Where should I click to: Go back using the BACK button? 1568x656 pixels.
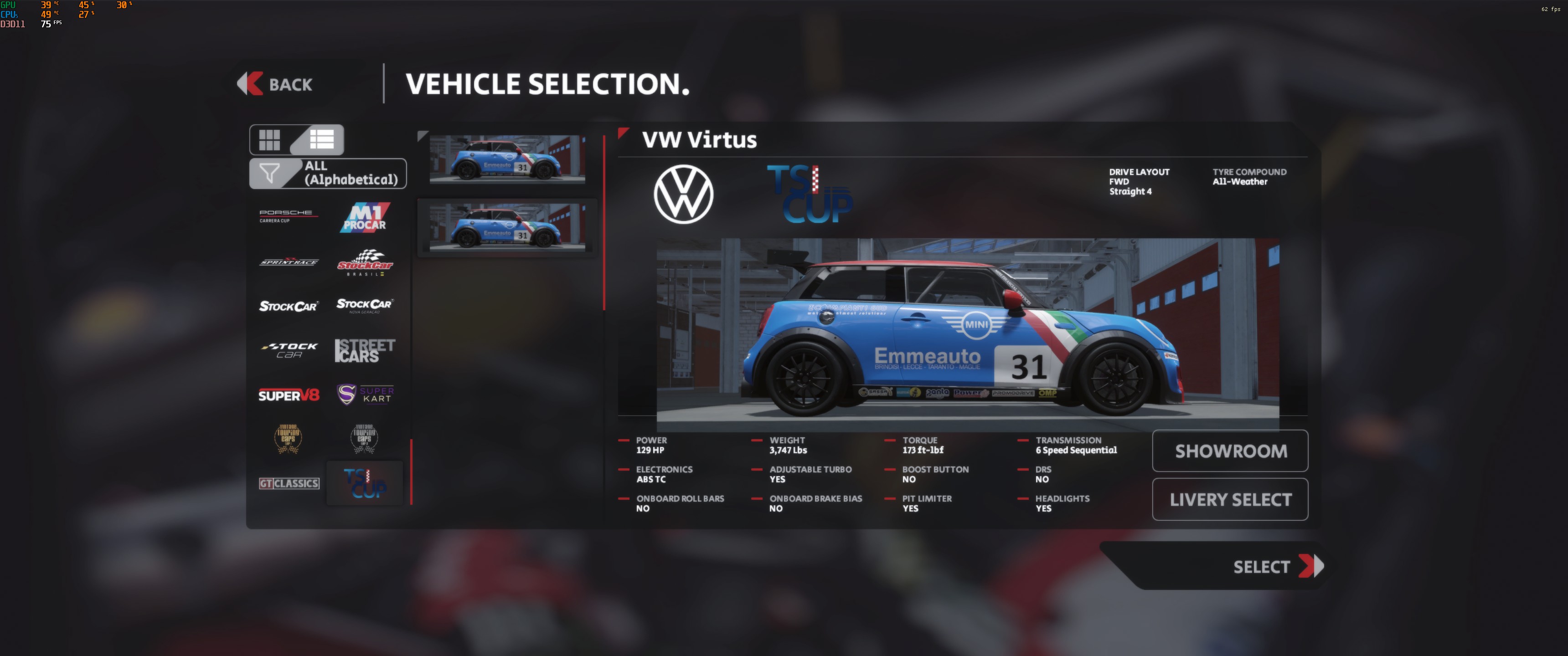click(276, 84)
